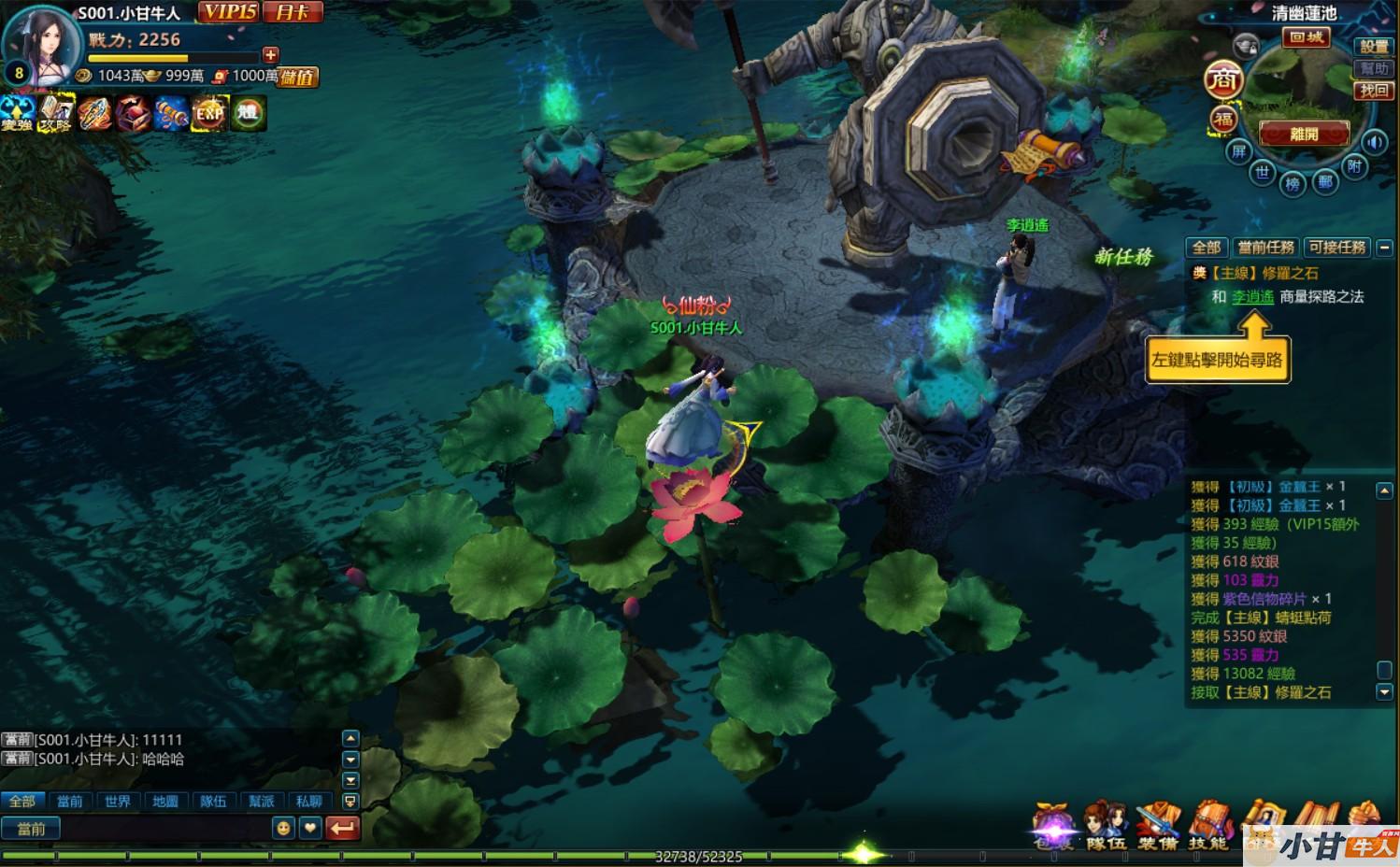1400x867 pixels.
Task: Click the 回城 return-to-town button
Action: [1306, 37]
